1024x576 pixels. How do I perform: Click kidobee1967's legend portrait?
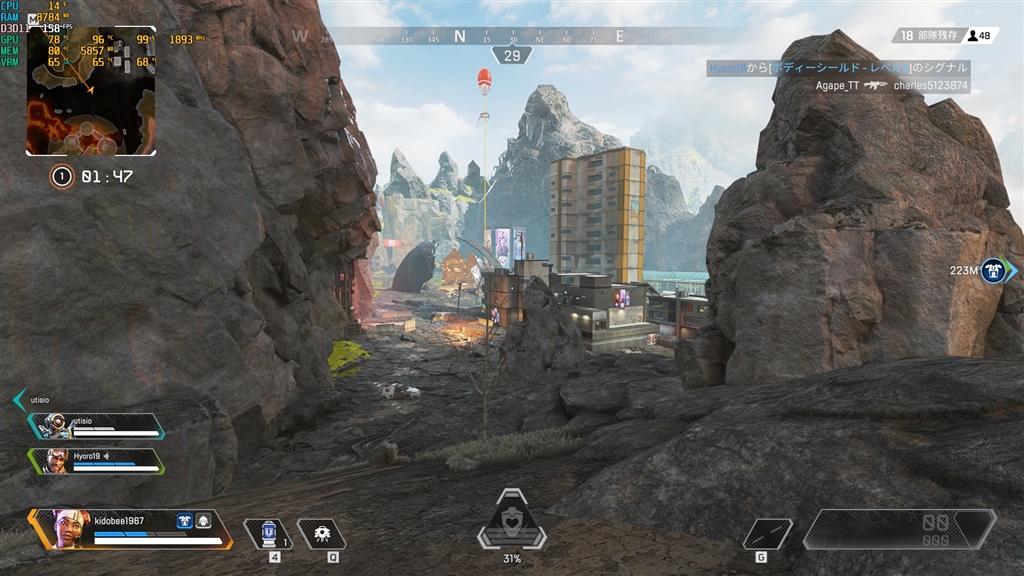(70, 527)
